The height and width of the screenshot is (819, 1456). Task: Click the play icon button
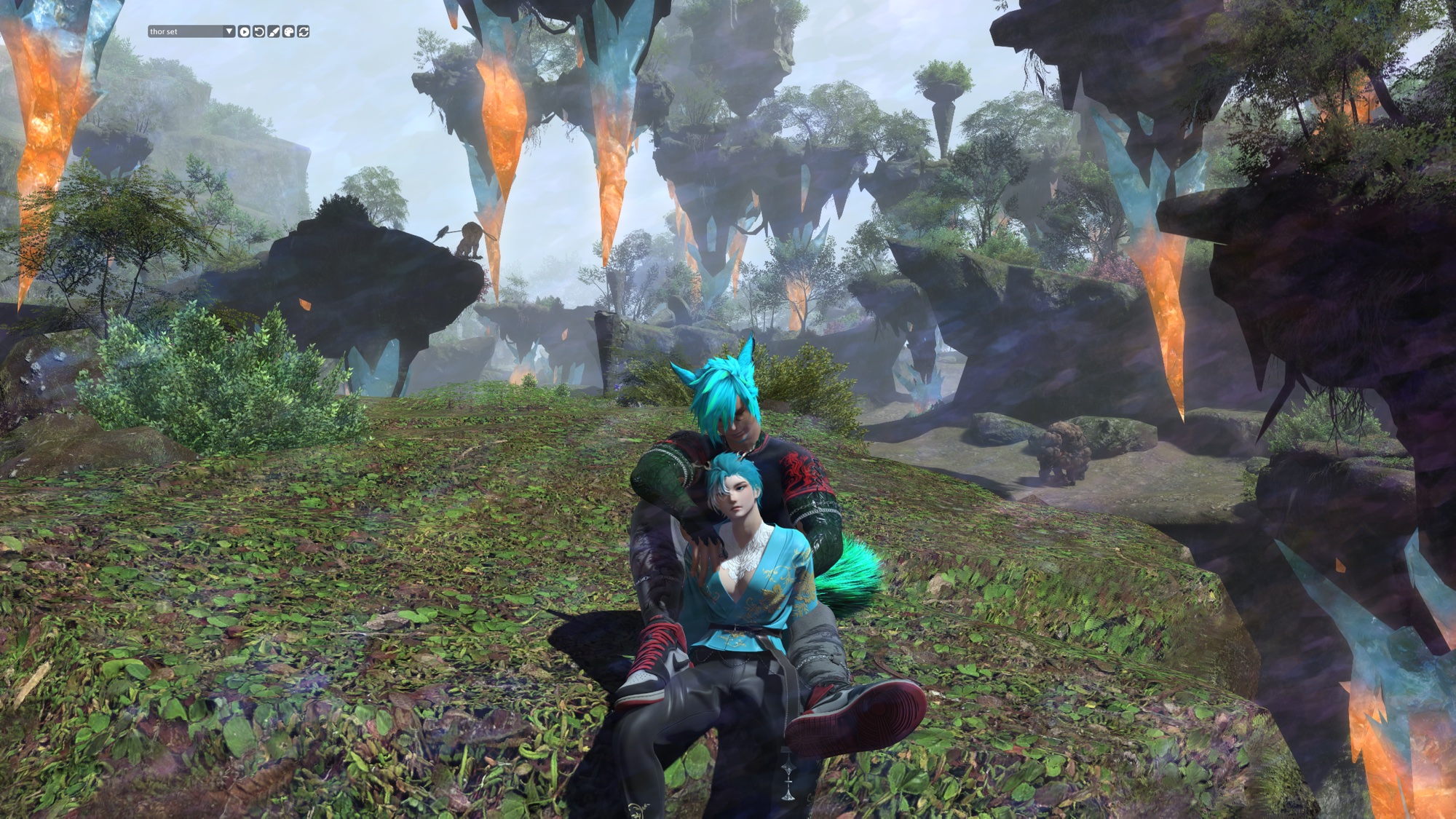pyautogui.click(x=244, y=32)
